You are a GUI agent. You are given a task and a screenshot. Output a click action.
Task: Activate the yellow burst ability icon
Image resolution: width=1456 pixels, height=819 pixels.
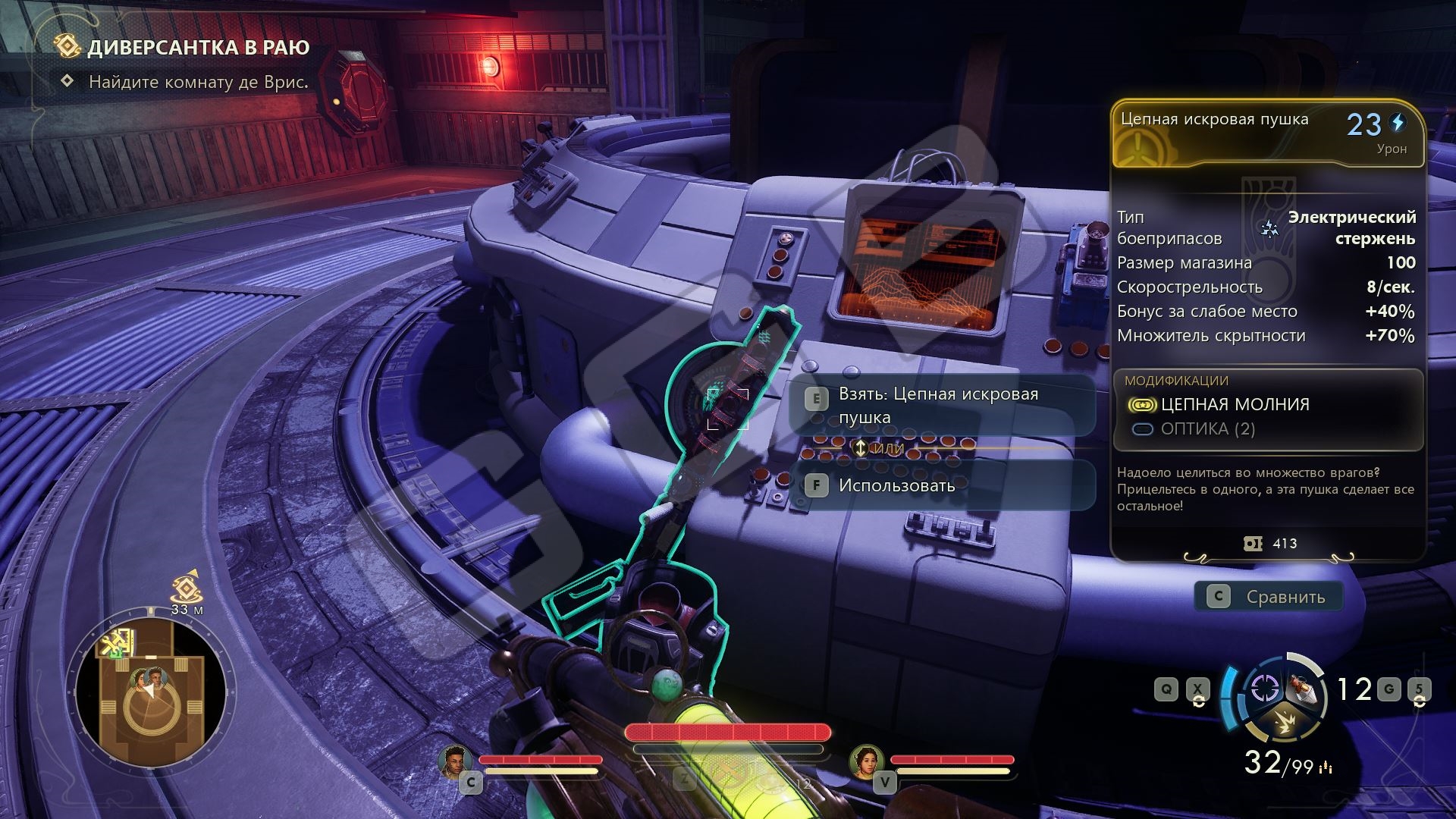tap(1283, 723)
